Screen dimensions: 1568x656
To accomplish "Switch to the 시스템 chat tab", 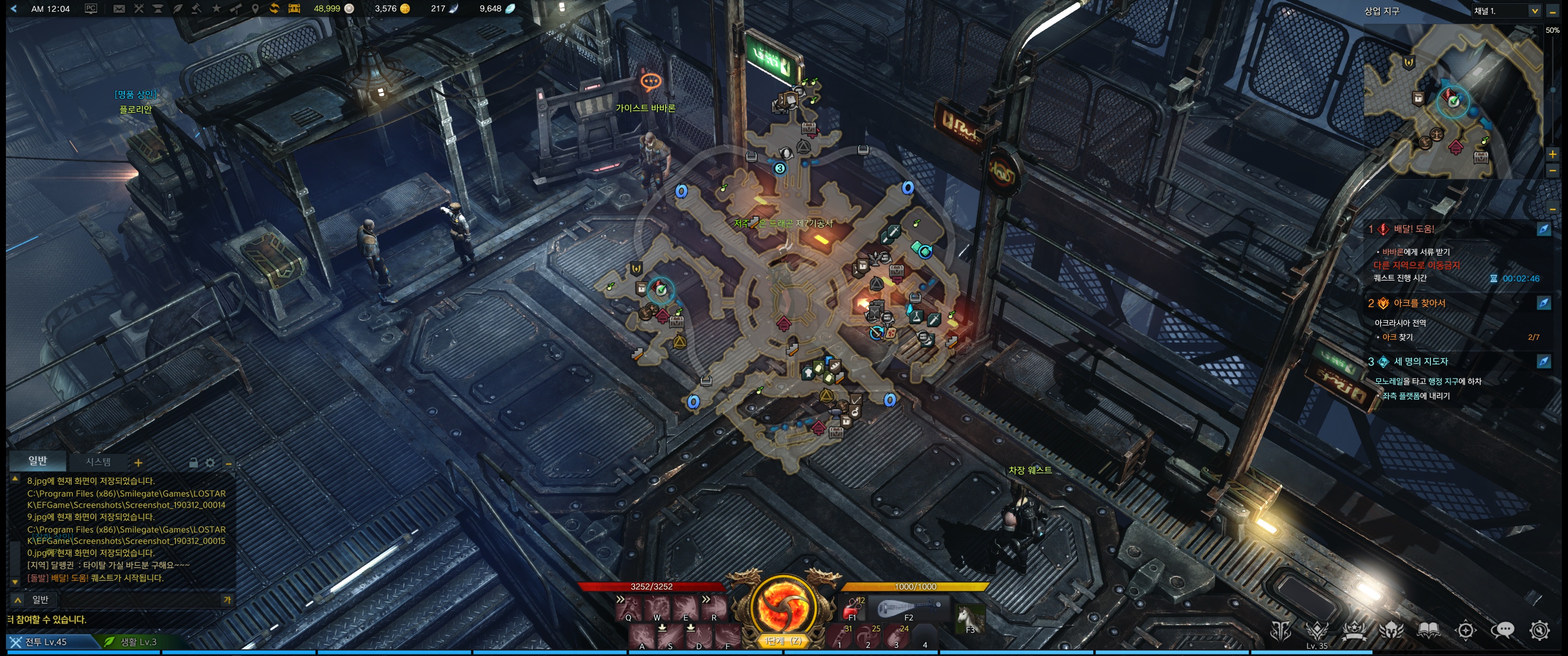I will tap(98, 462).
